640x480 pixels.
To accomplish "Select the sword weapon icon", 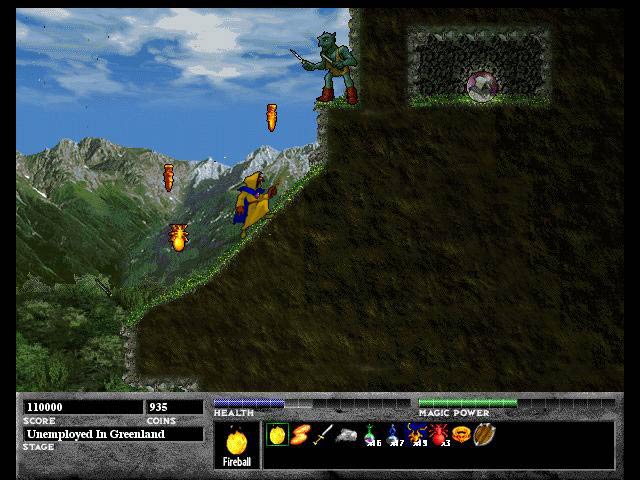I will click(323, 435).
